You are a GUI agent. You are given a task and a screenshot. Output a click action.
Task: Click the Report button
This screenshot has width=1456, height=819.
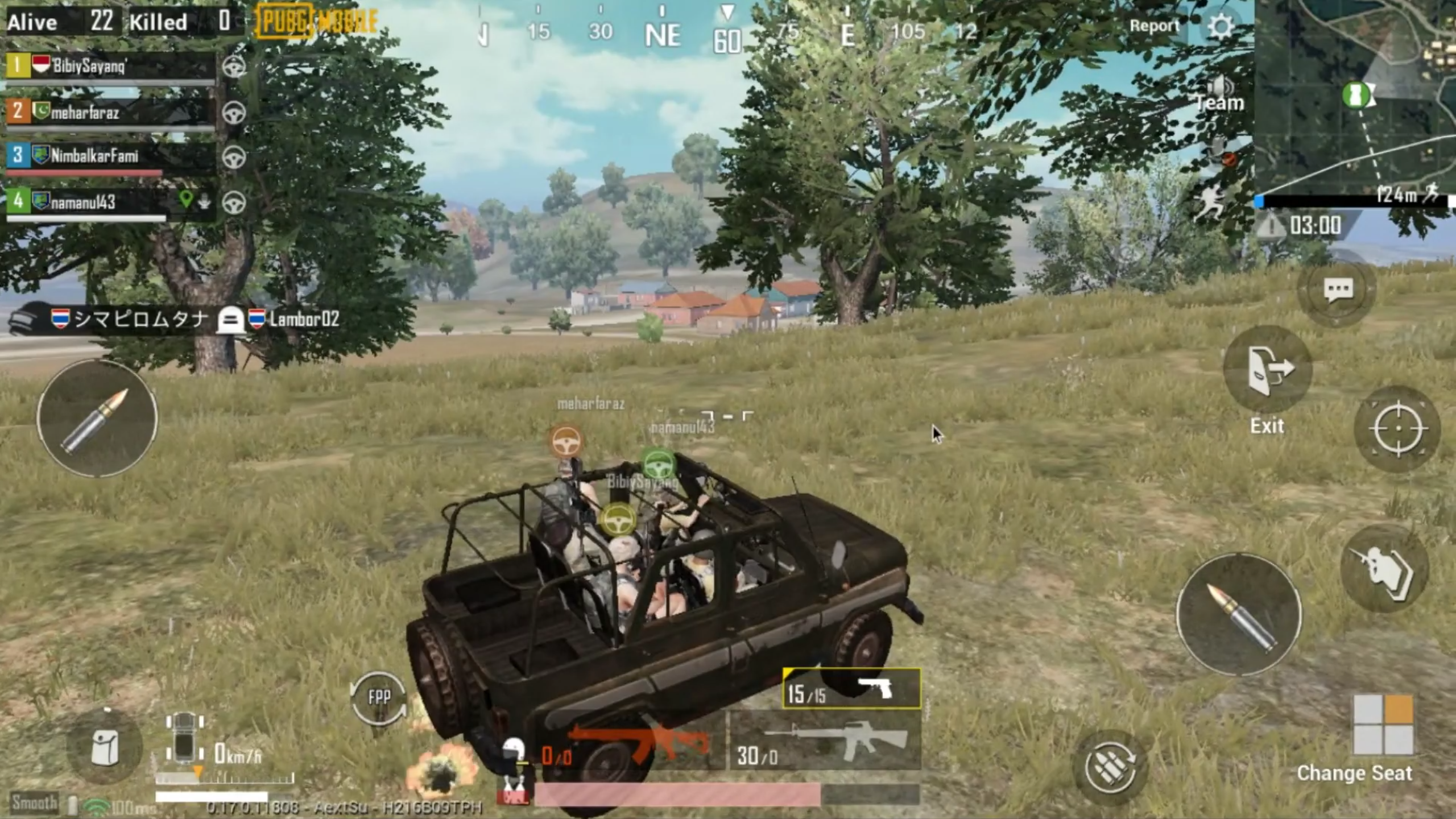click(x=1155, y=26)
